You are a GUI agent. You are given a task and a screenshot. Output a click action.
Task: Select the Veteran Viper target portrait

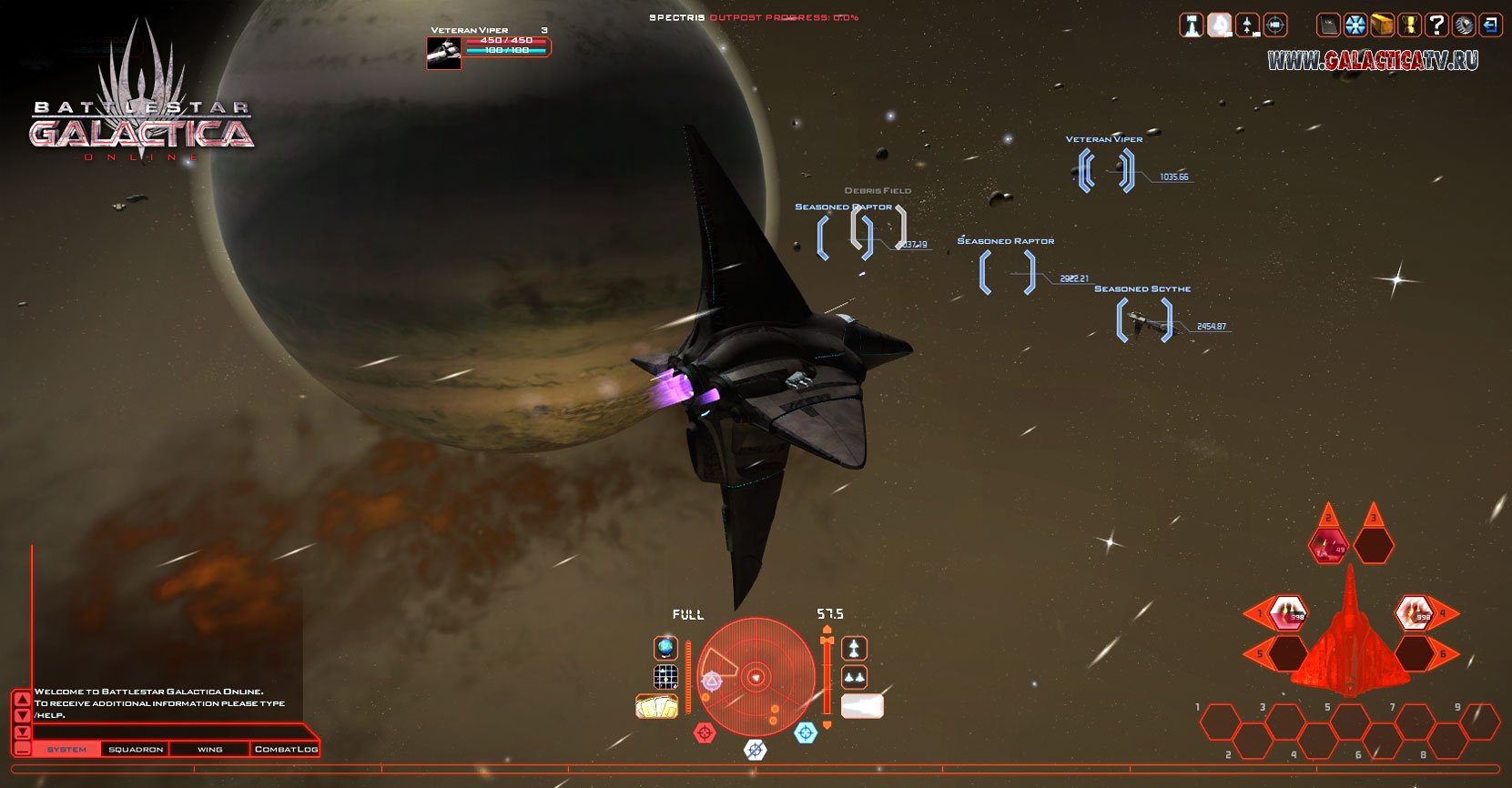(442, 53)
